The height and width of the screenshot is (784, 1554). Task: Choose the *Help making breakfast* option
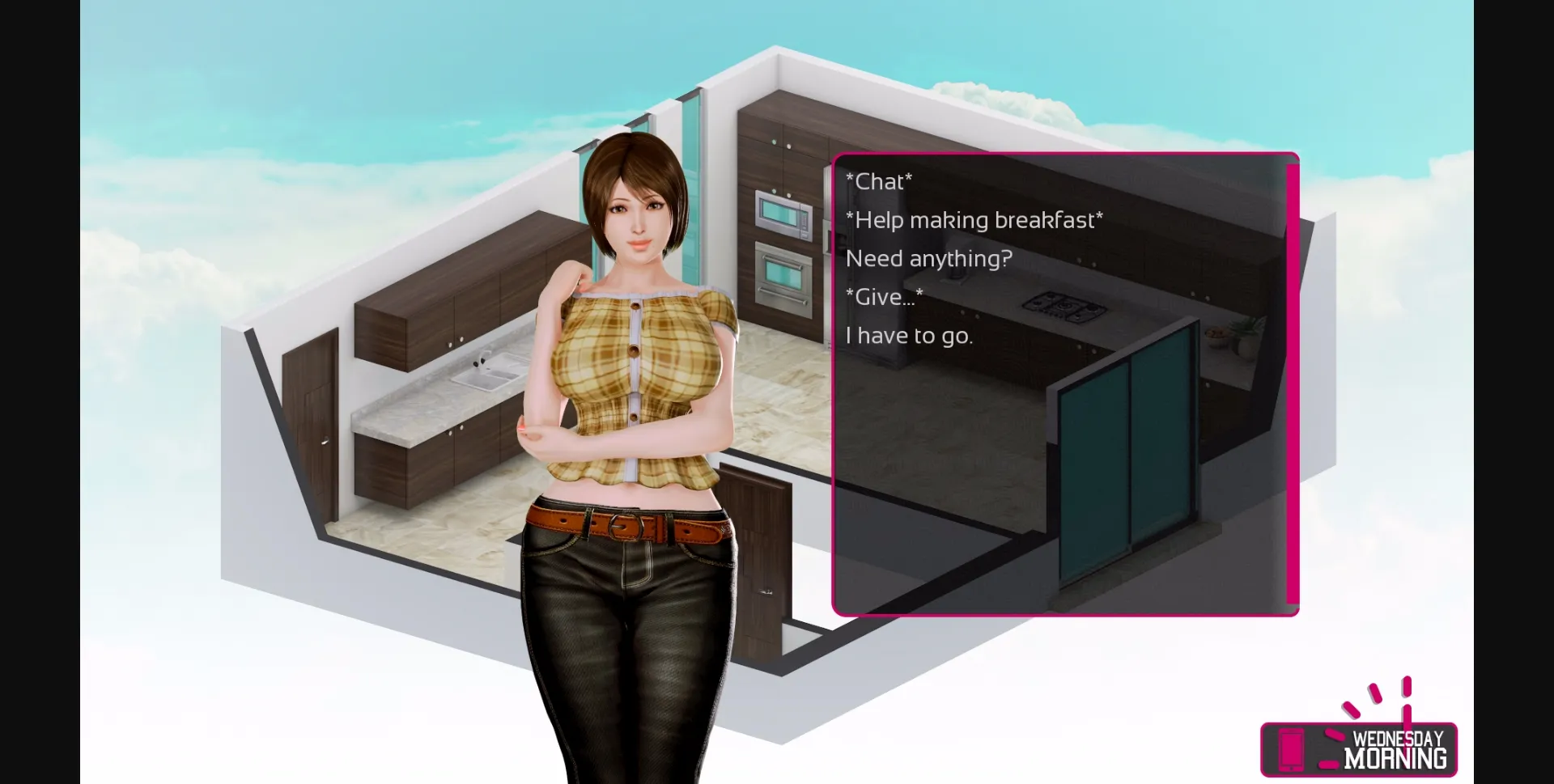[974, 219]
